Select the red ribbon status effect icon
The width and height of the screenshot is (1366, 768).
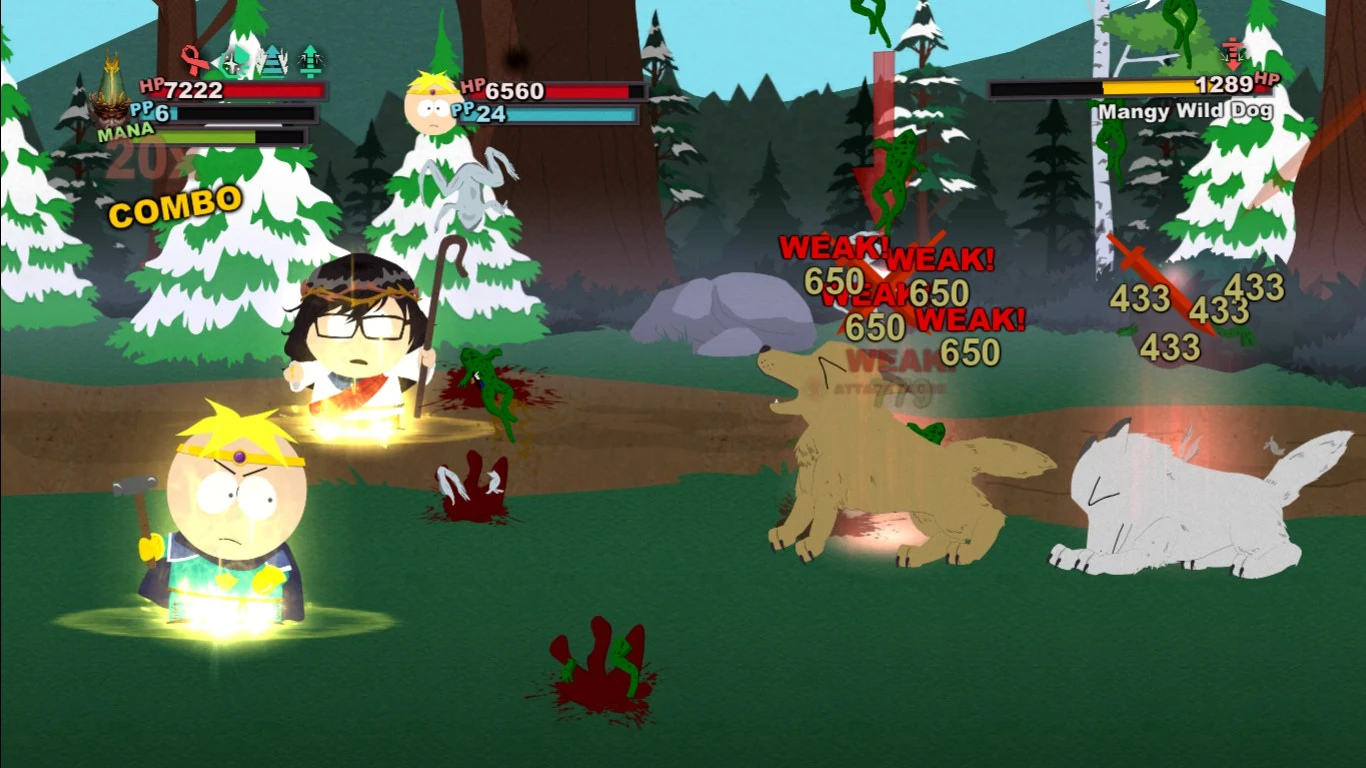[x=197, y=60]
